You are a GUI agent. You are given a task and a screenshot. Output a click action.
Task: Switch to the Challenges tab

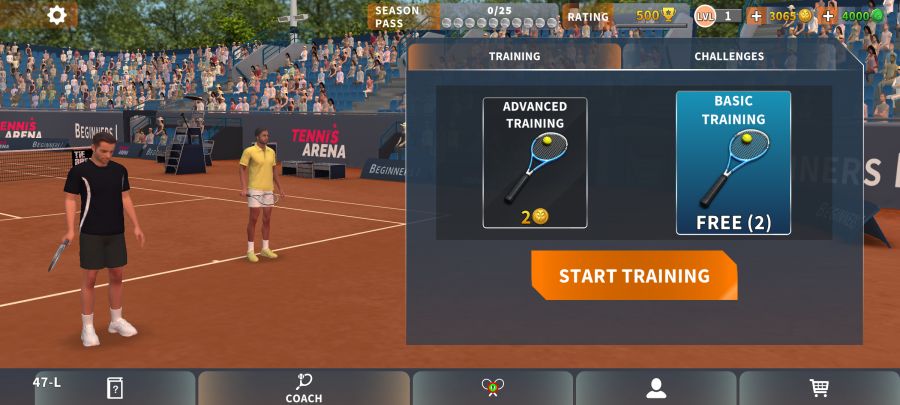tap(729, 57)
